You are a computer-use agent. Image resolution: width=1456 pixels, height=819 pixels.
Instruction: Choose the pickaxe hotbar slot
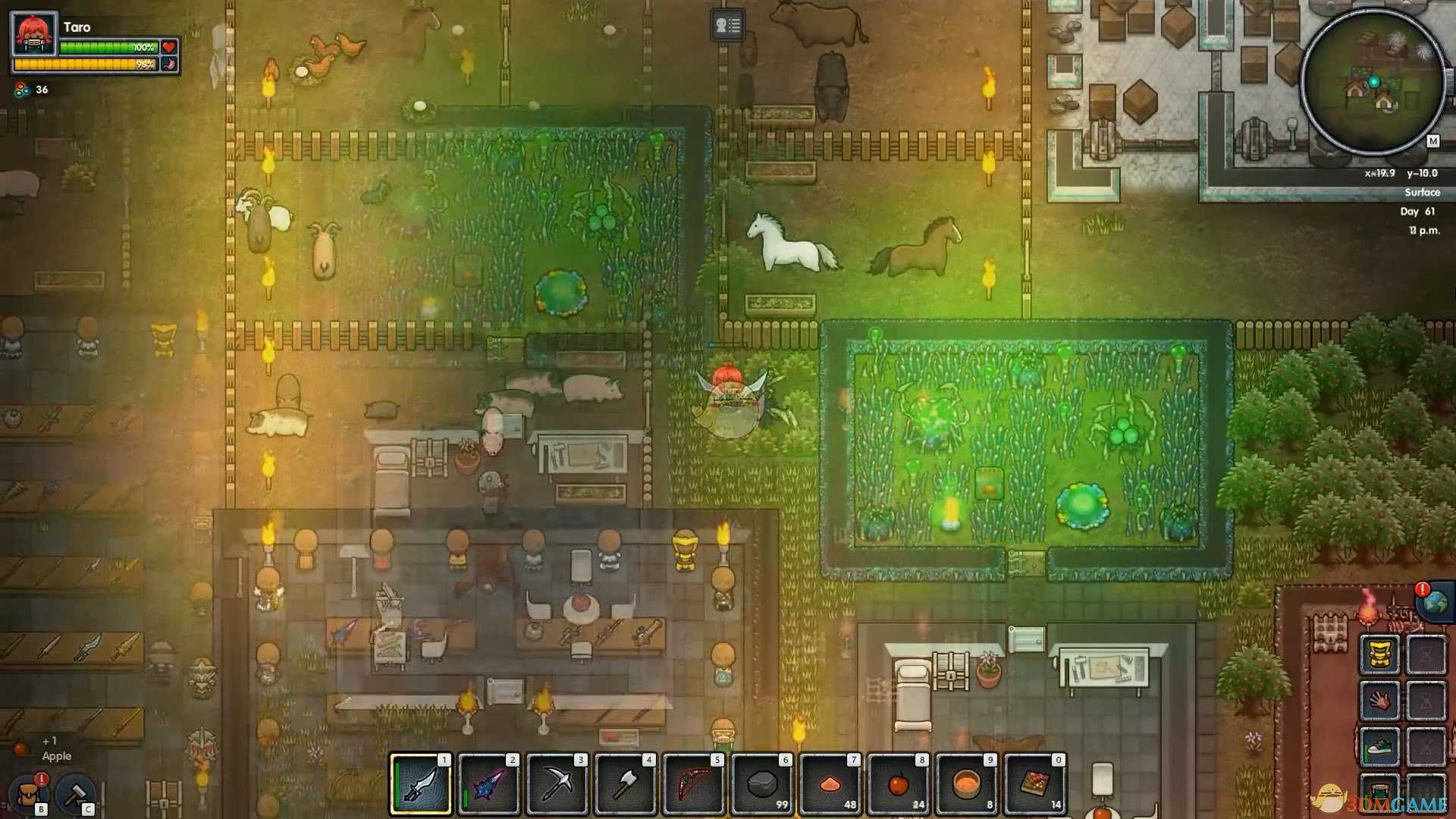557,784
